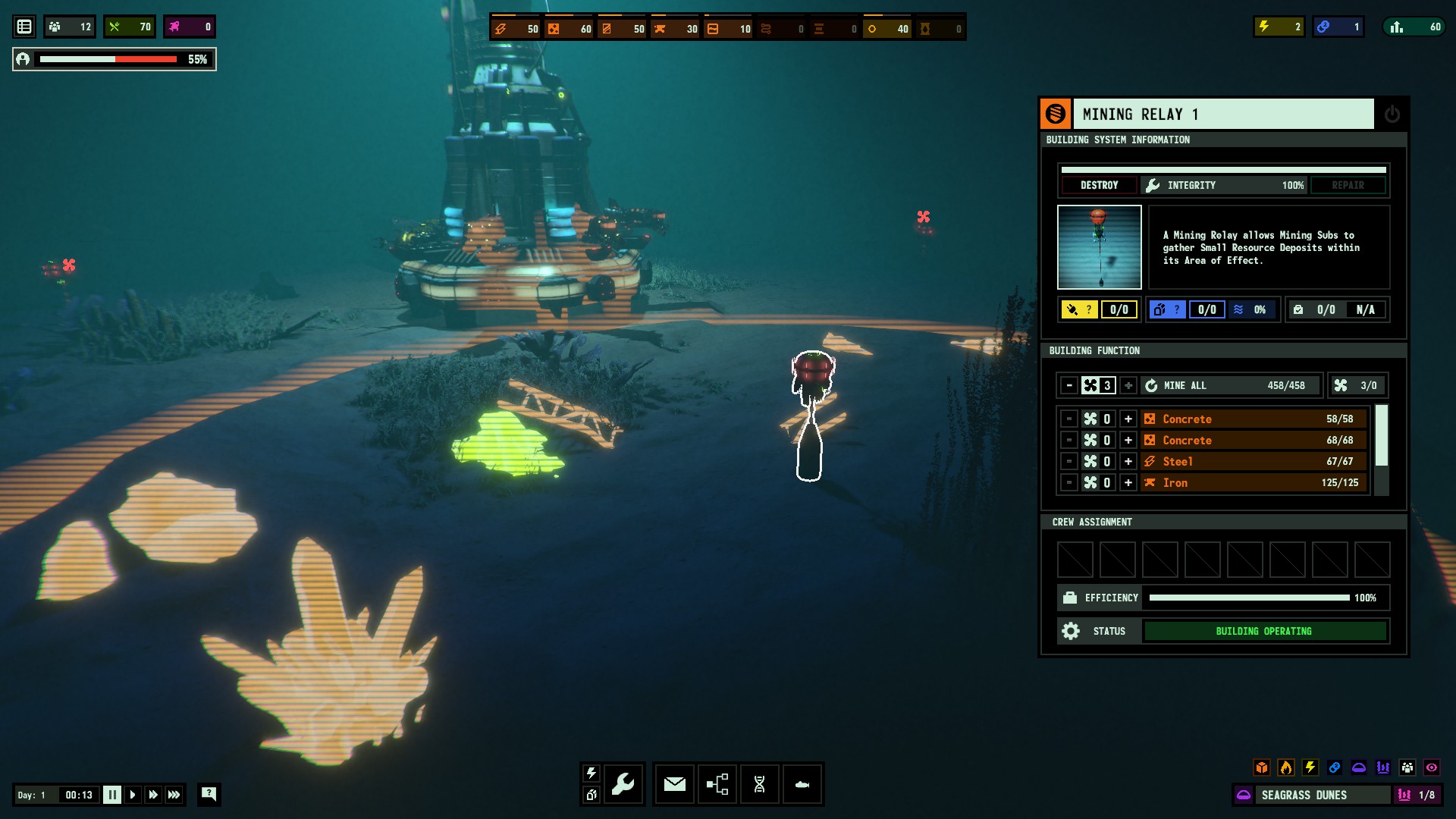This screenshot has height=819, width=1456.
Task: Open the envelope messages panel
Action: (674, 783)
